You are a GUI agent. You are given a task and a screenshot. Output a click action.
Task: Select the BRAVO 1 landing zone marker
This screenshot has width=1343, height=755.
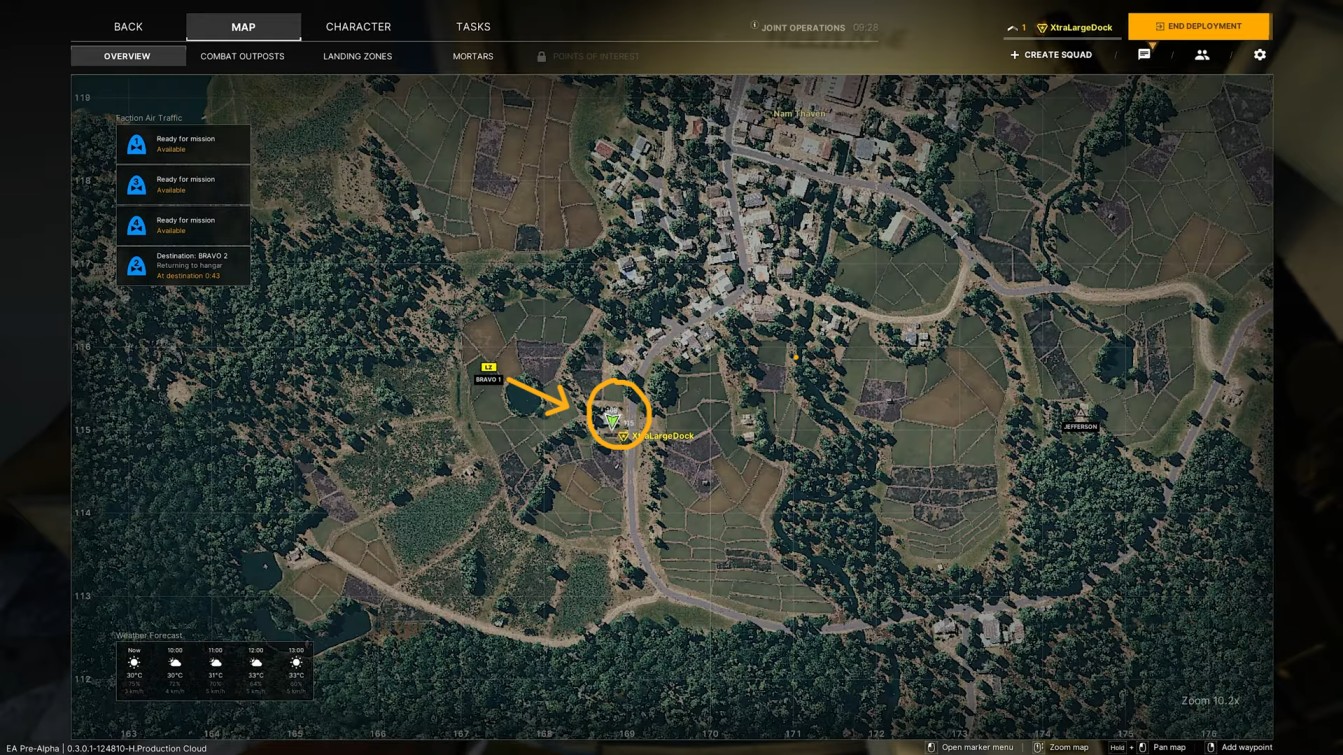tap(488, 374)
